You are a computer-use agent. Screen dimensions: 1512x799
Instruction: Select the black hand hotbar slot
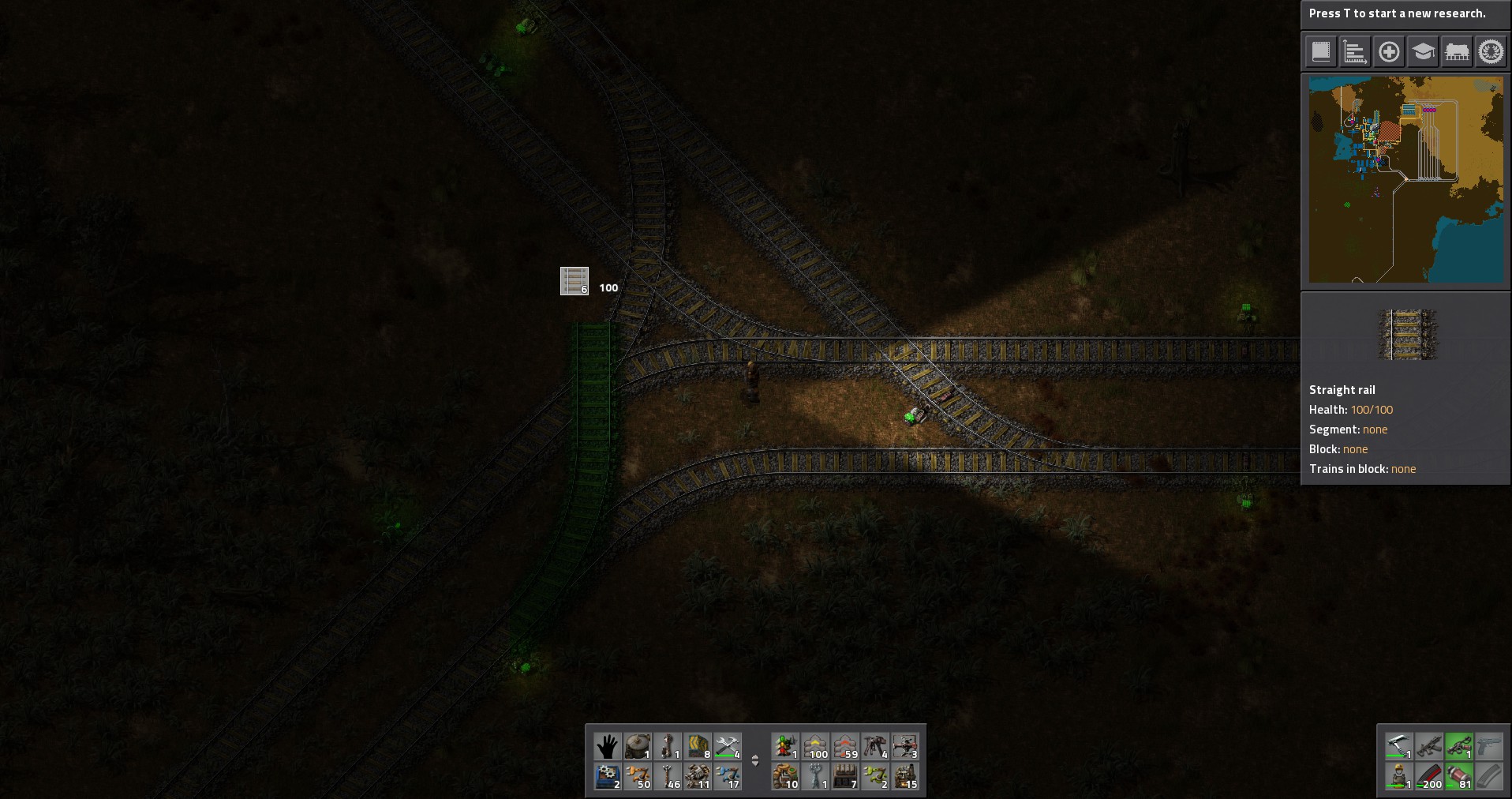(607, 746)
